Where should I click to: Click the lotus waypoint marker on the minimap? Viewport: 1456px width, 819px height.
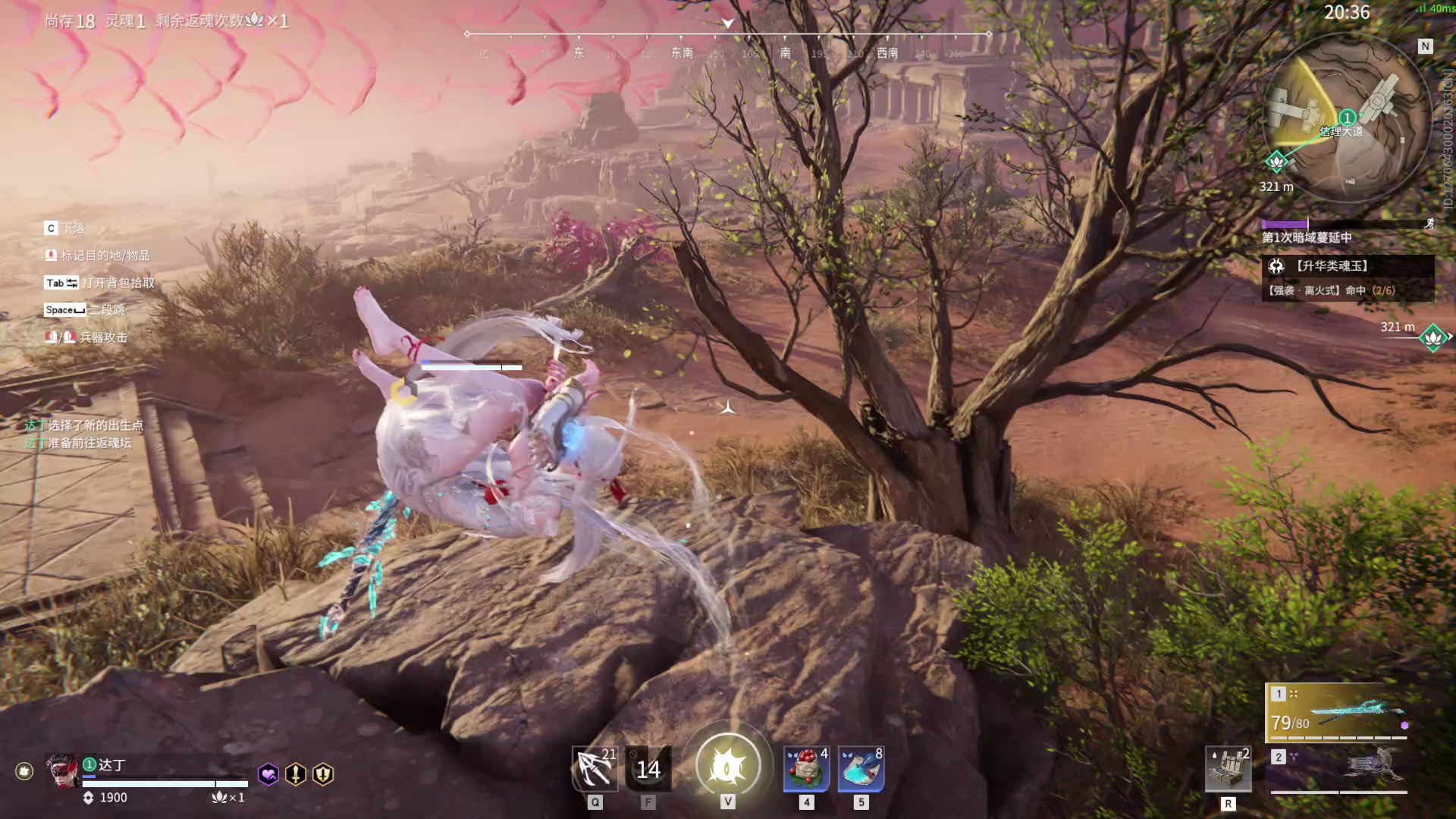pyautogui.click(x=1277, y=161)
